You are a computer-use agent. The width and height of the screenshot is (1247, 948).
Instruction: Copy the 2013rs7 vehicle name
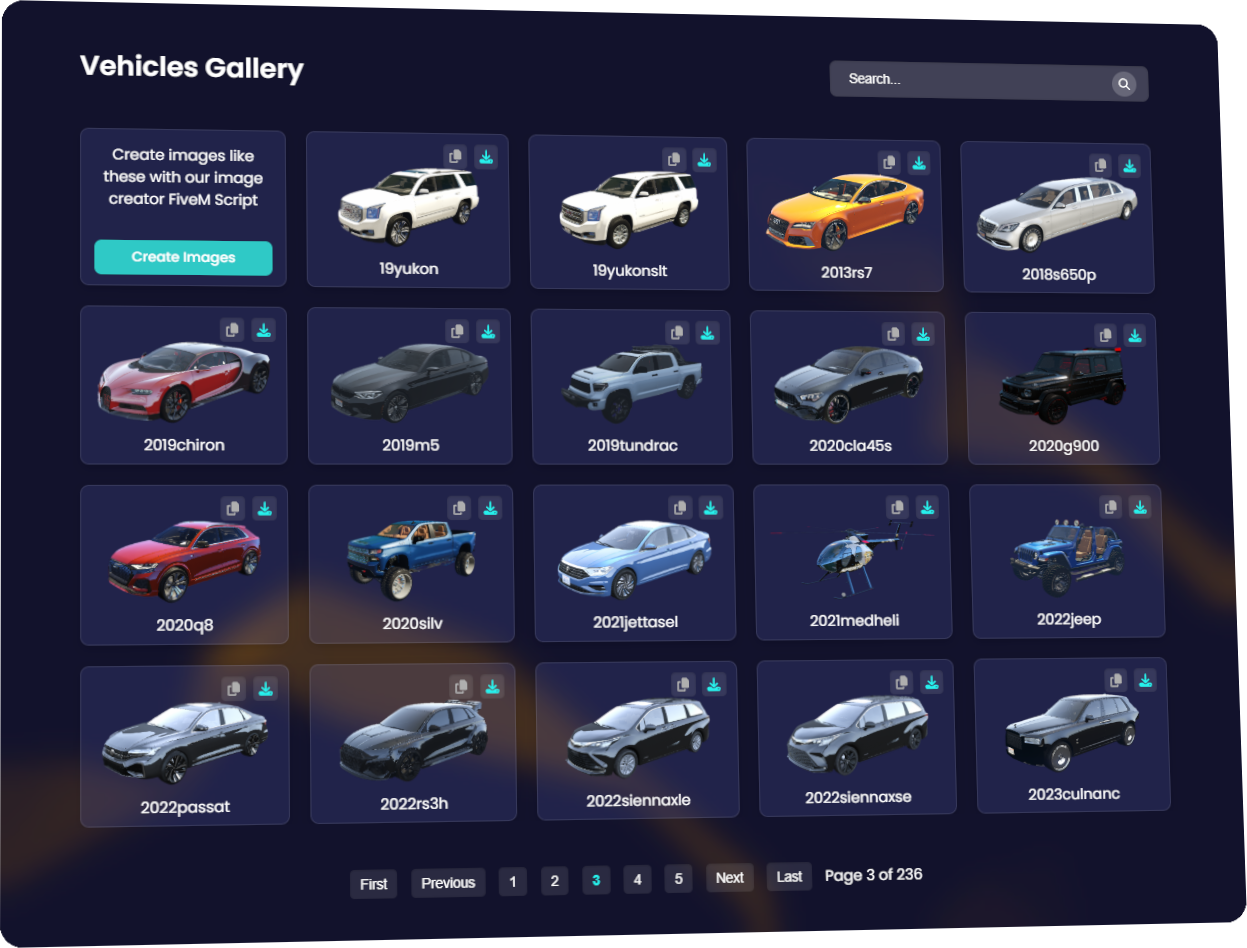tap(889, 162)
